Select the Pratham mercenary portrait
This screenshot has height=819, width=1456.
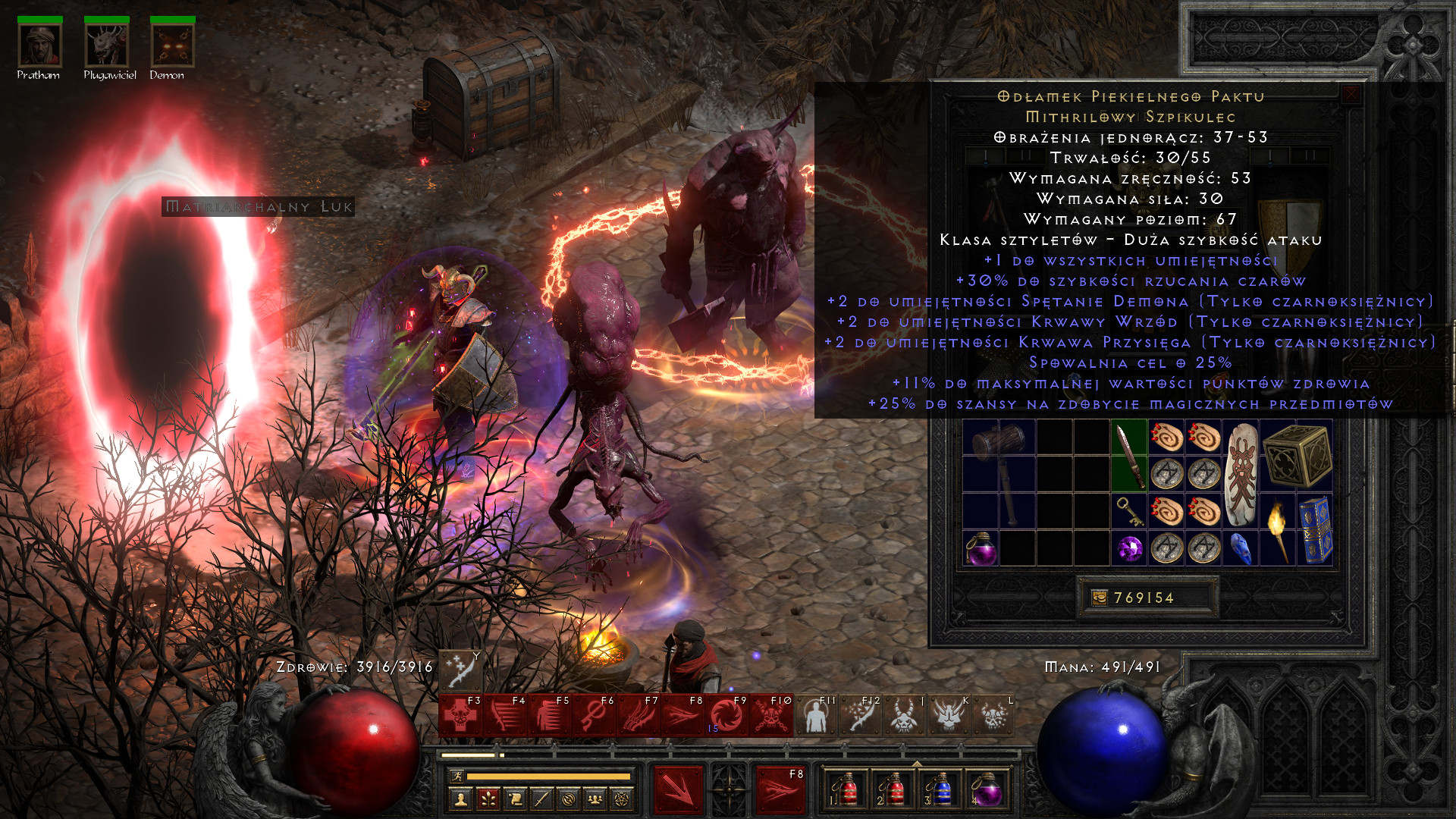[x=39, y=45]
